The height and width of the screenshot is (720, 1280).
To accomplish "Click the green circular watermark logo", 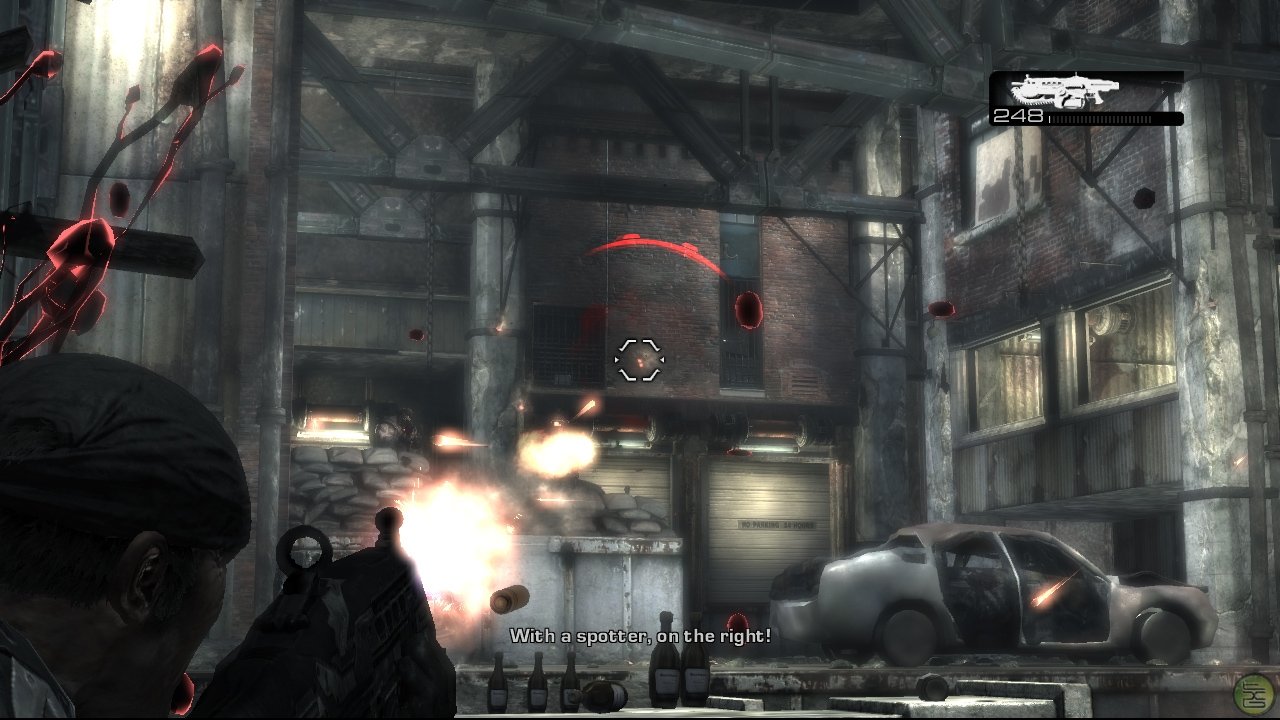I will [x=1254, y=693].
